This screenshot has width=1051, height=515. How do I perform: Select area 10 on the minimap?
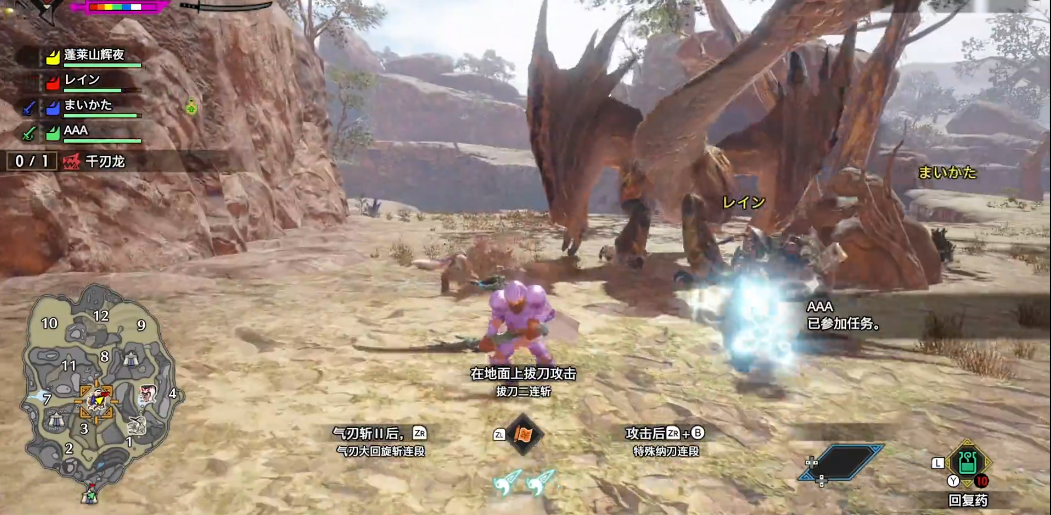pyautogui.click(x=49, y=323)
